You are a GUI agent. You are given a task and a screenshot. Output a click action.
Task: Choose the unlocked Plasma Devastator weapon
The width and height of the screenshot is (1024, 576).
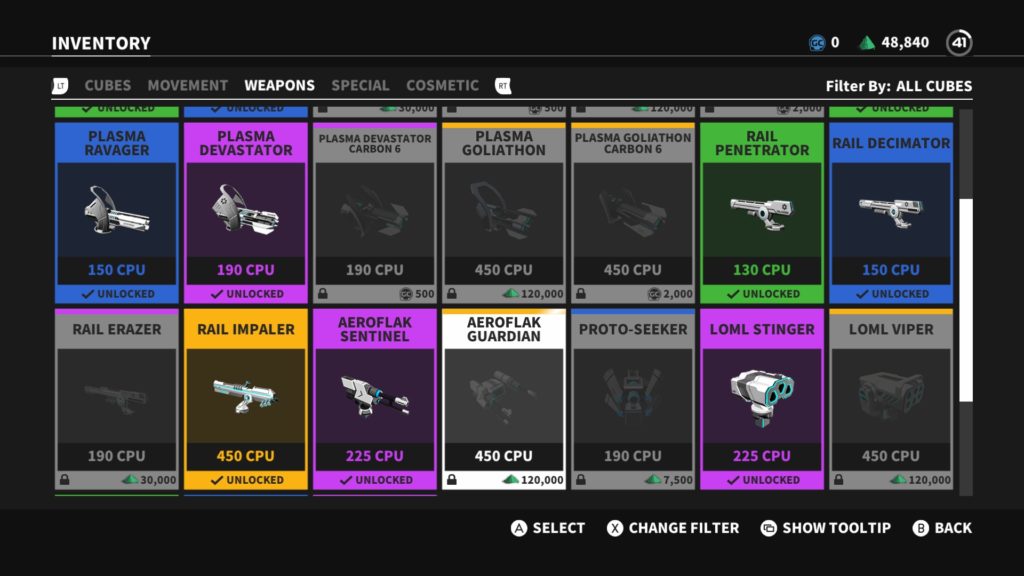246,212
